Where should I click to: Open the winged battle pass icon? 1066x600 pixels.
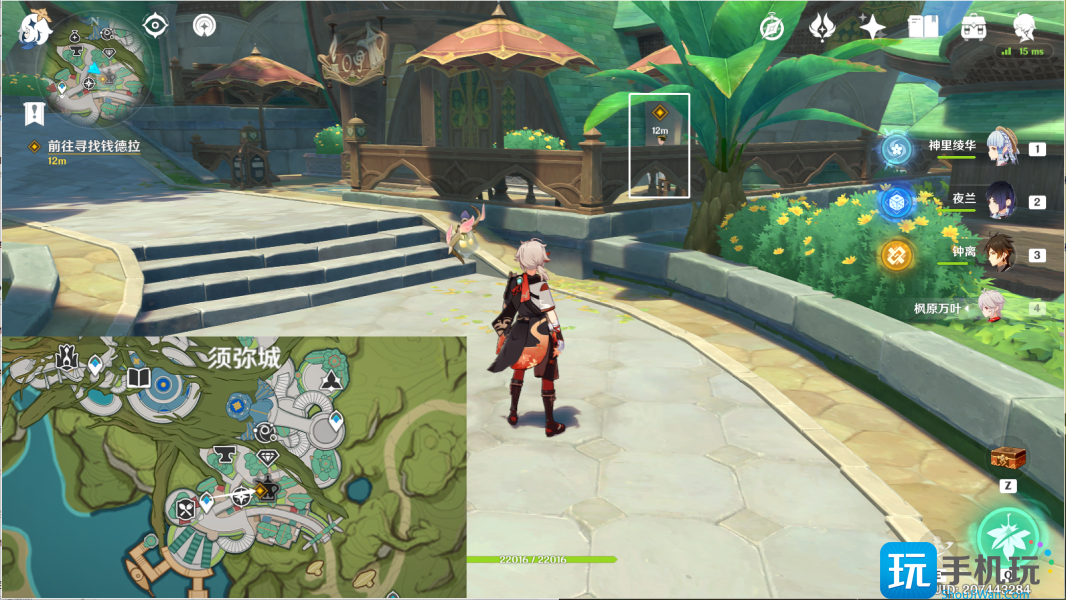click(822, 28)
